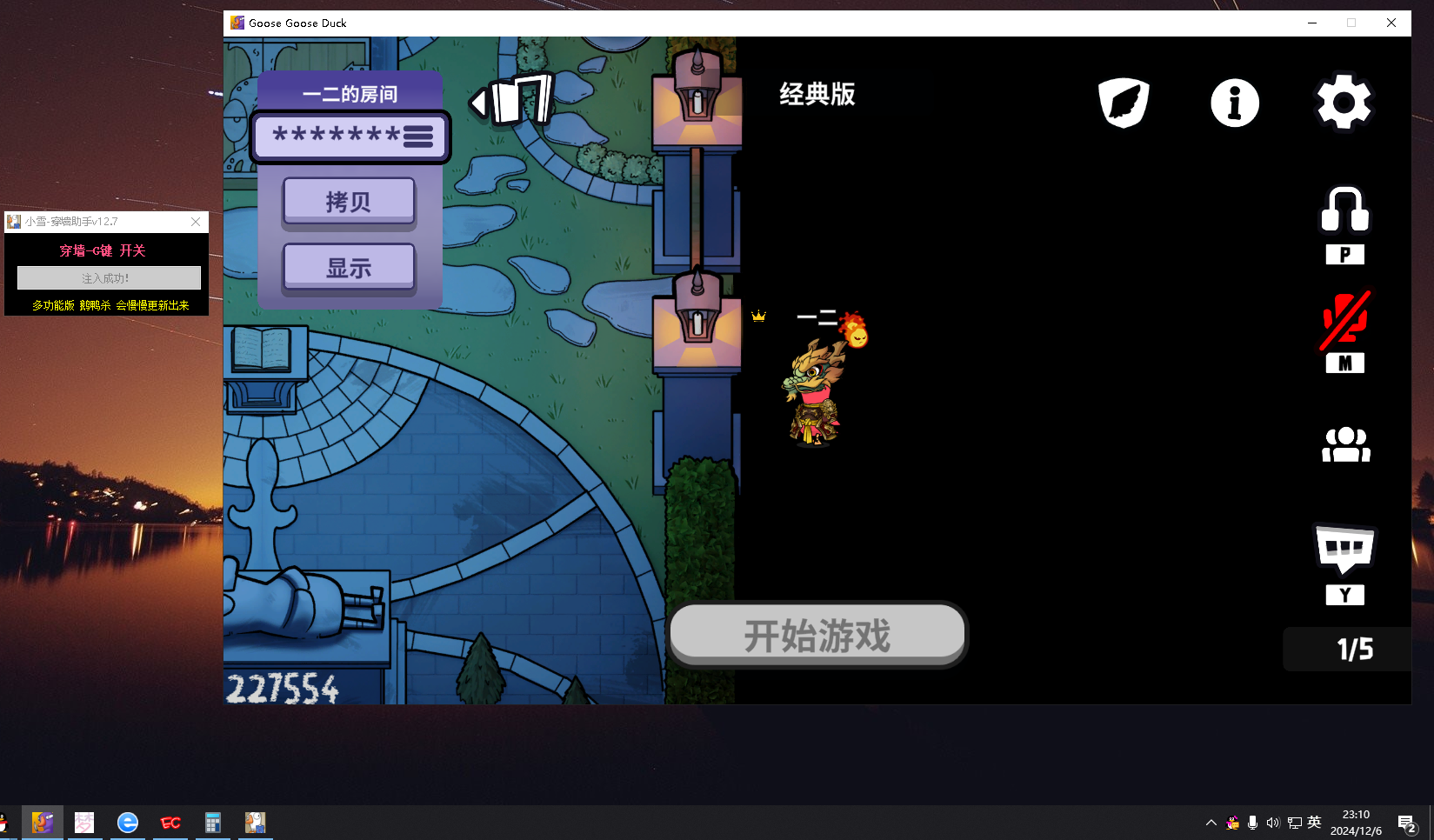
Task: Expand hidden tray icons with the chevron
Action: pyautogui.click(x=1210, y=822)
